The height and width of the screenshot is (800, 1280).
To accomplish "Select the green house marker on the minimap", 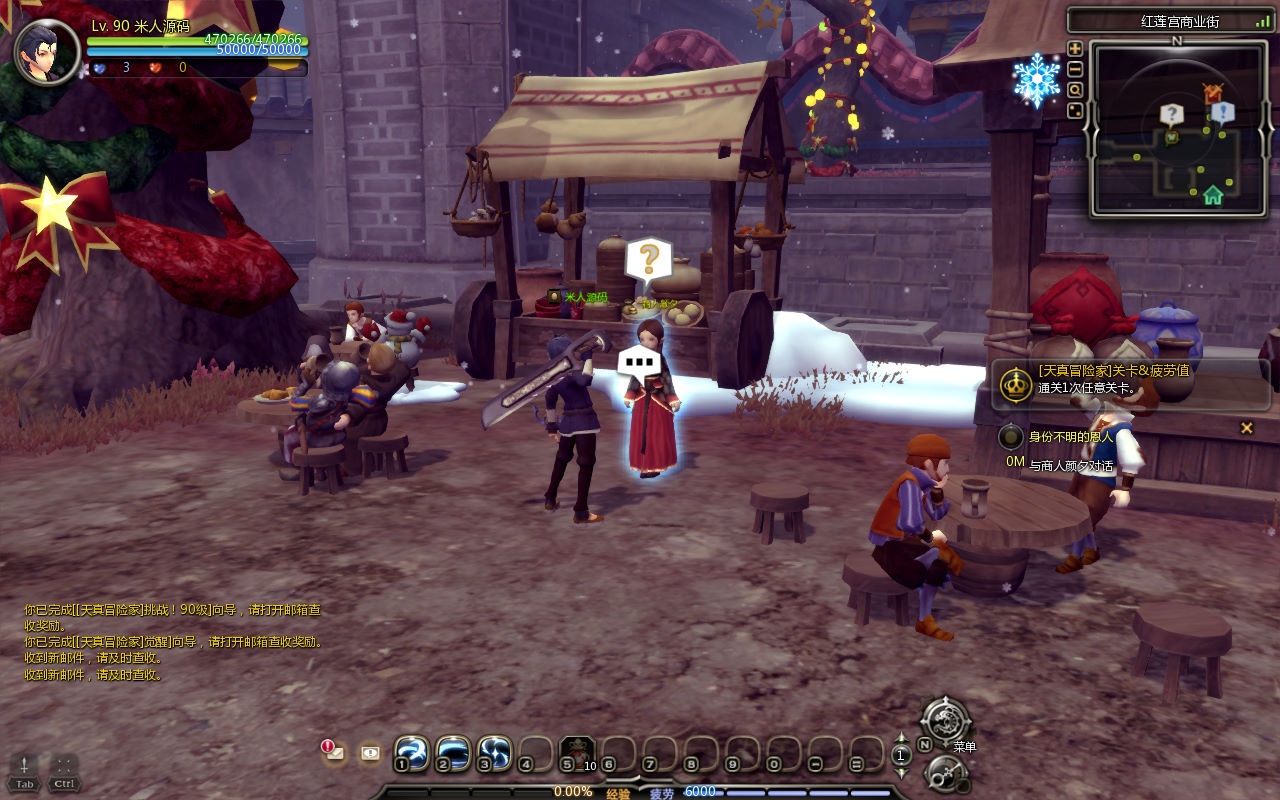I will coord(1212,195).
